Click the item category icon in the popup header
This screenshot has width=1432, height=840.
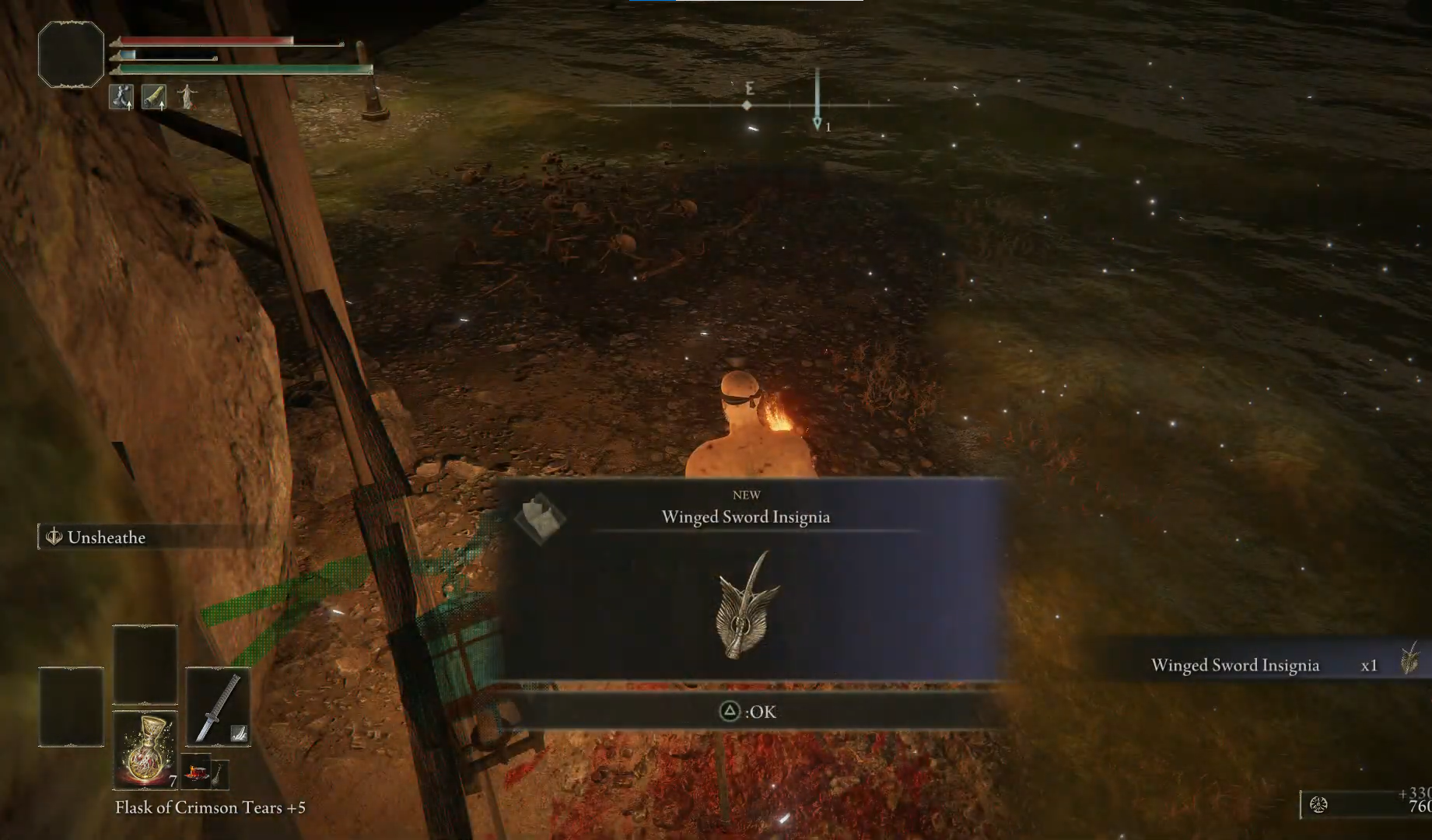539,518
